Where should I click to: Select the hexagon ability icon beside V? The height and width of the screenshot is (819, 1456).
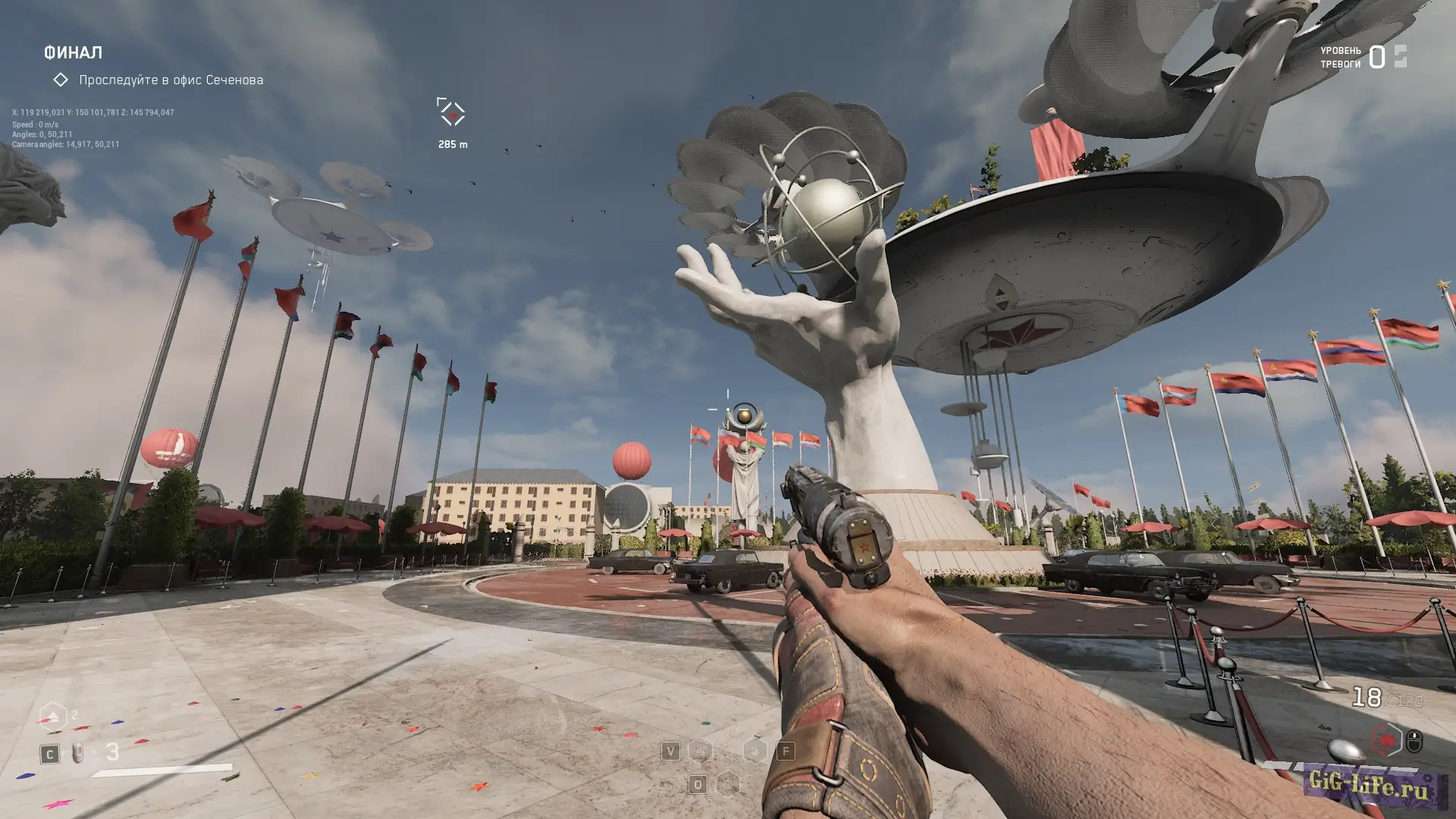(700, 751)
